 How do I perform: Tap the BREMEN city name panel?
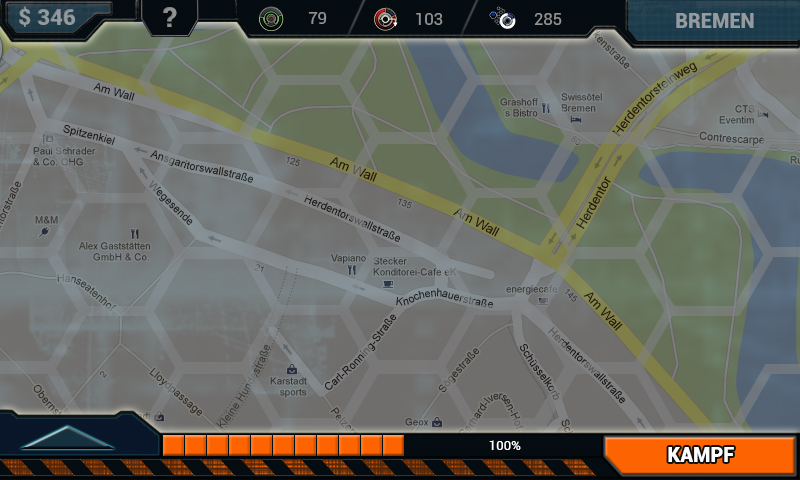coord(714,20)
